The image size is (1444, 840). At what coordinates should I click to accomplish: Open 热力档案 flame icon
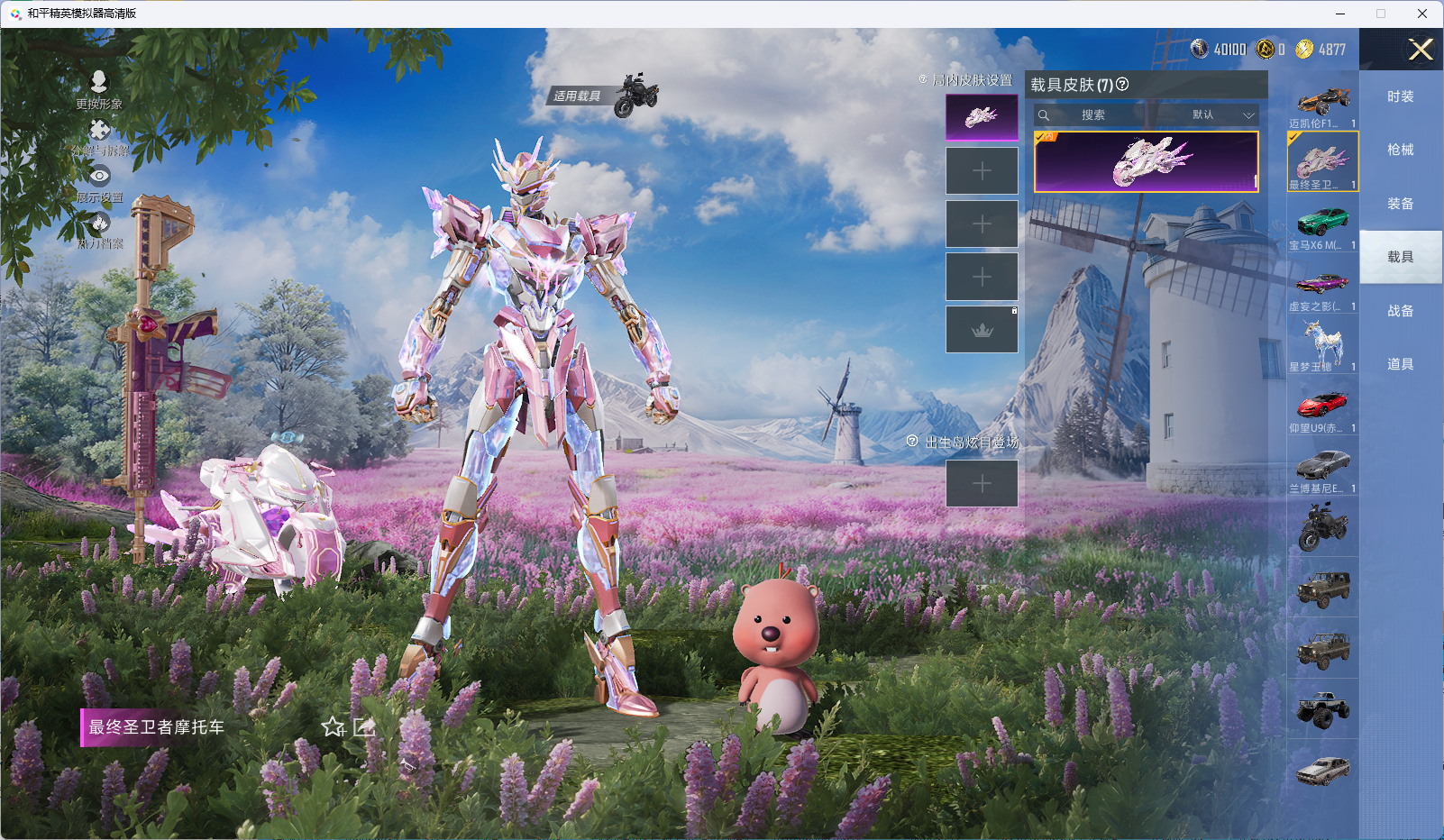pos(99,223)
